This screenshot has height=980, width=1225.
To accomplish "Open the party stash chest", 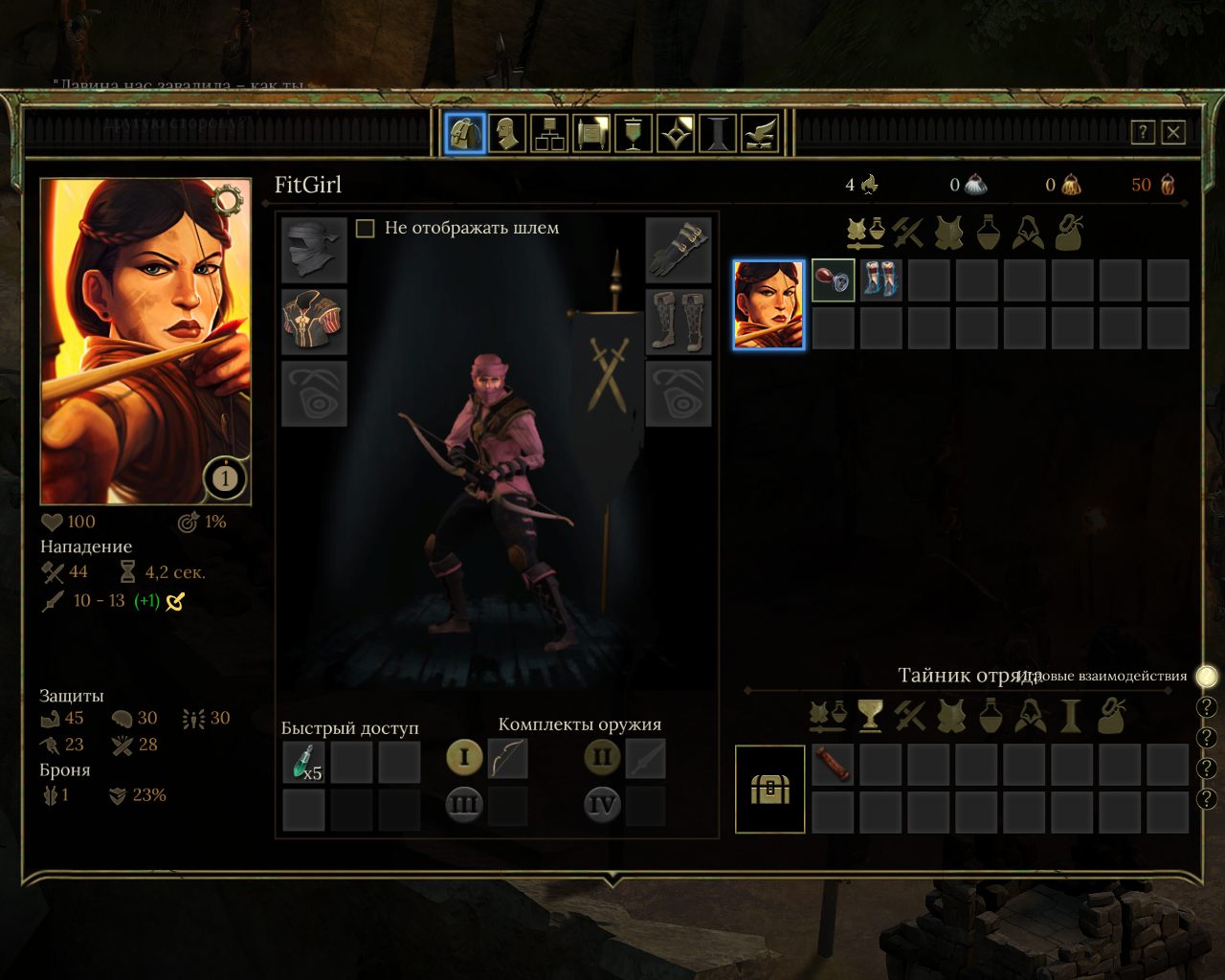I will (769, 789).
